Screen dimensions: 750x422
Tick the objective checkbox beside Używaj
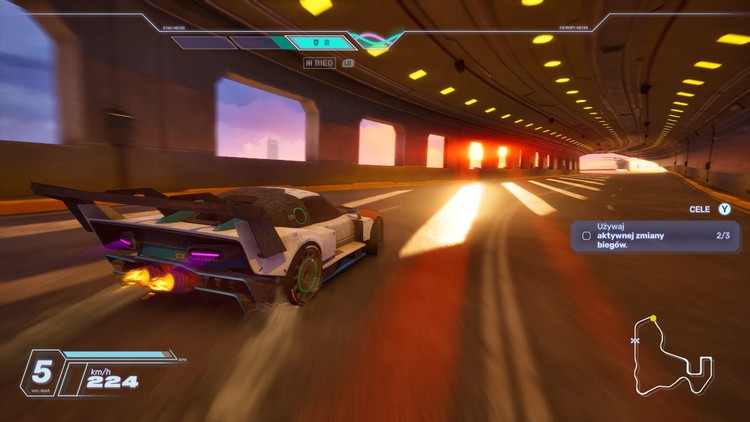[586, 236]
